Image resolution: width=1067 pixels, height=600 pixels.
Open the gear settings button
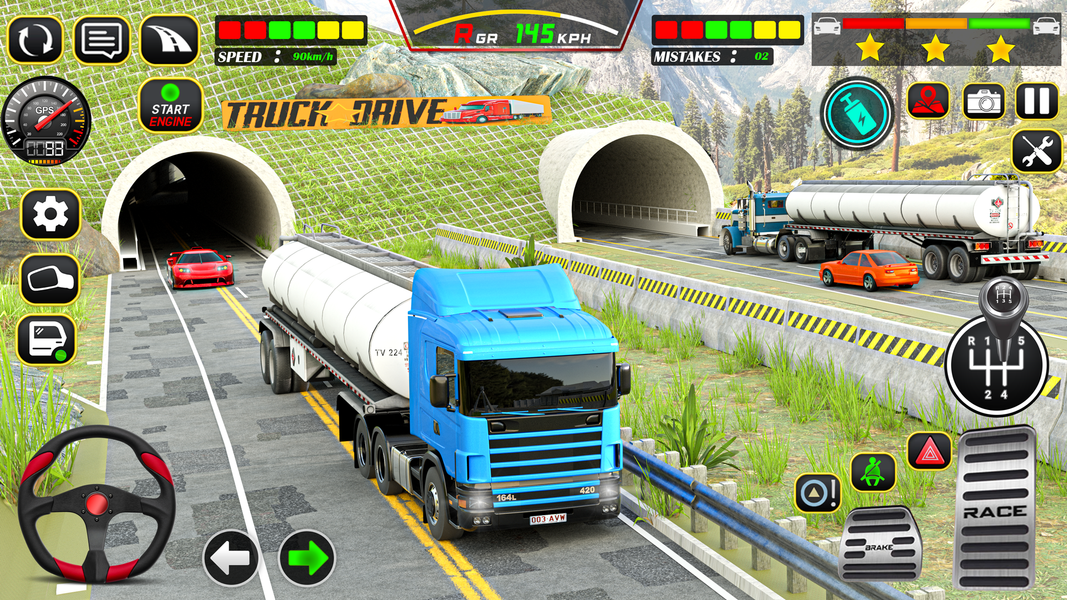point(50,214)
